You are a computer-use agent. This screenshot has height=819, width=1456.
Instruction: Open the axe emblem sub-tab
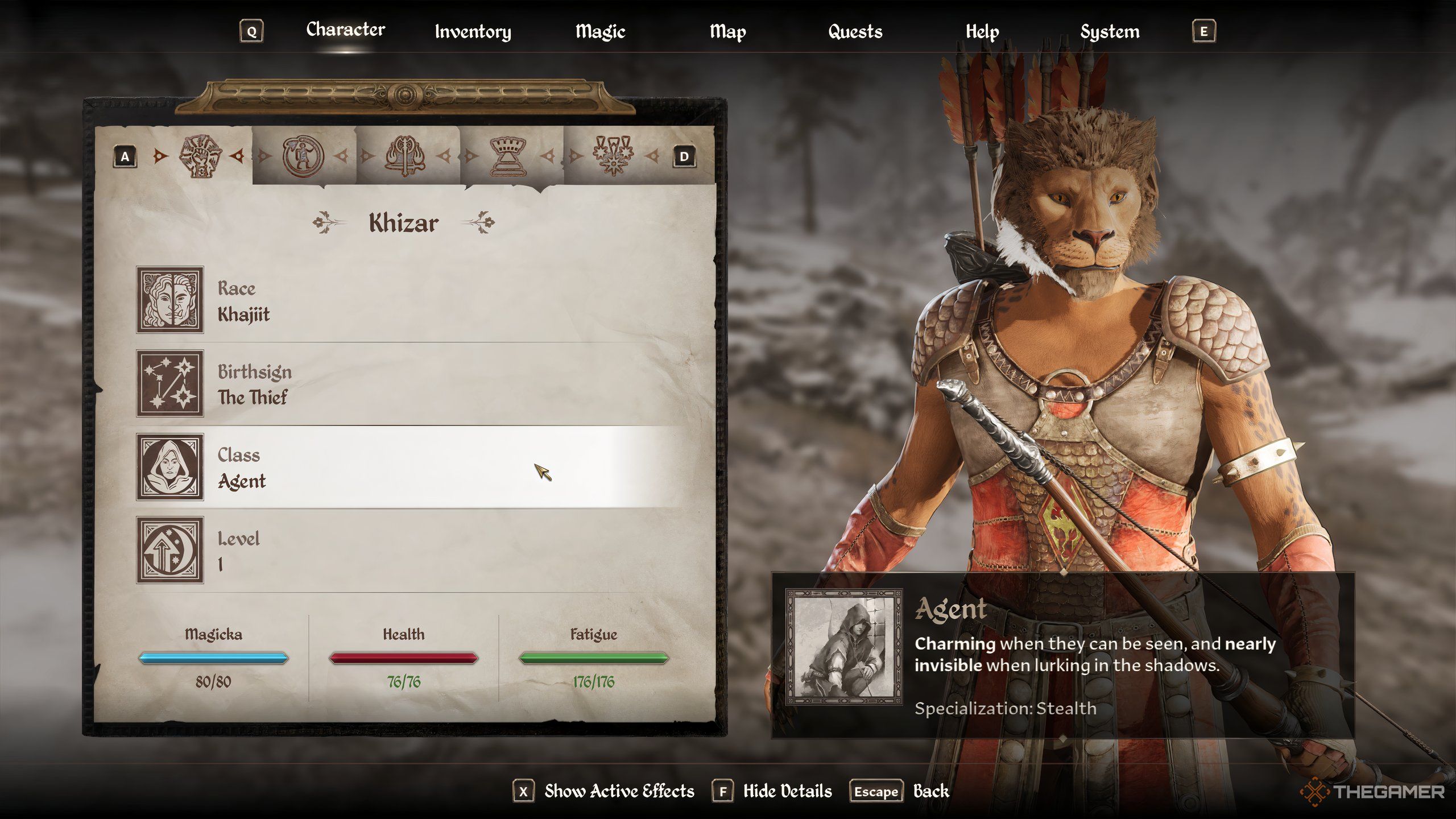[x=405, y=156]
